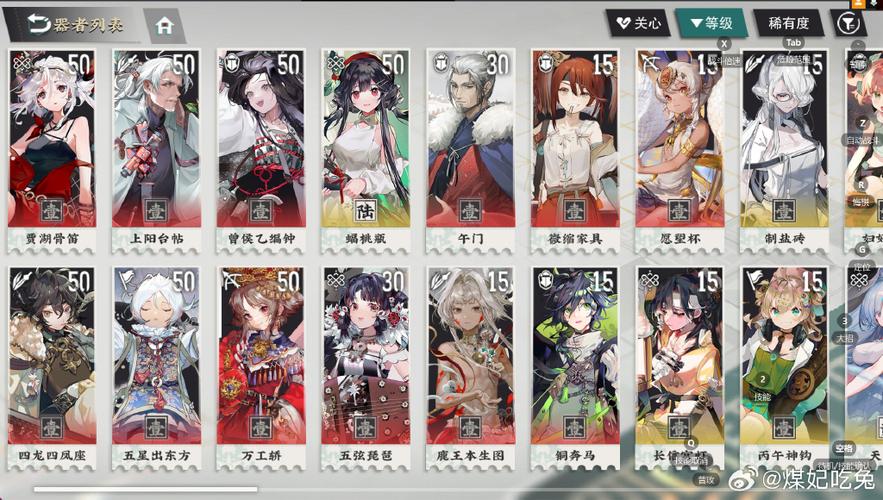The height and width of the screenshot is (500, 883).
Task: Open the 制盐砖 character card
Action: (x=783, y=150)
